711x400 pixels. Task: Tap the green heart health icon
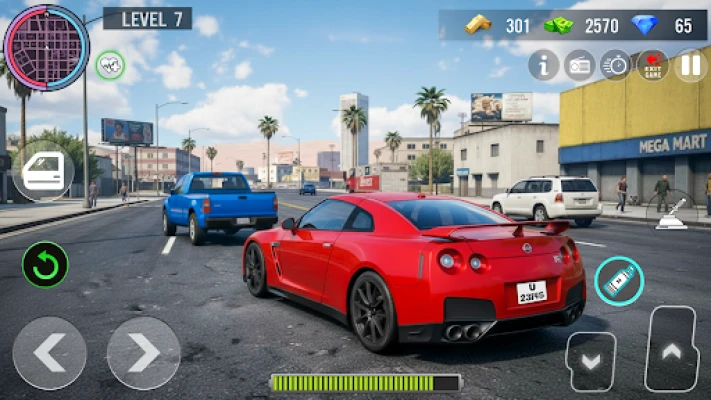(110, 65)
